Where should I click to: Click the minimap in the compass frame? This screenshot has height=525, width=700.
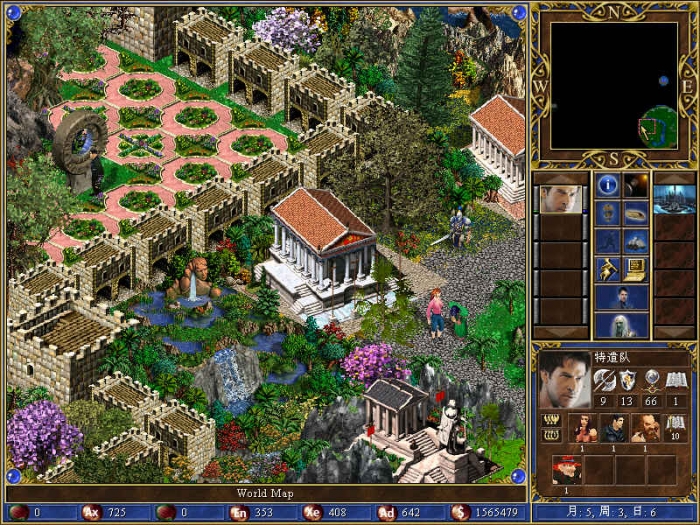pos(614,87)
